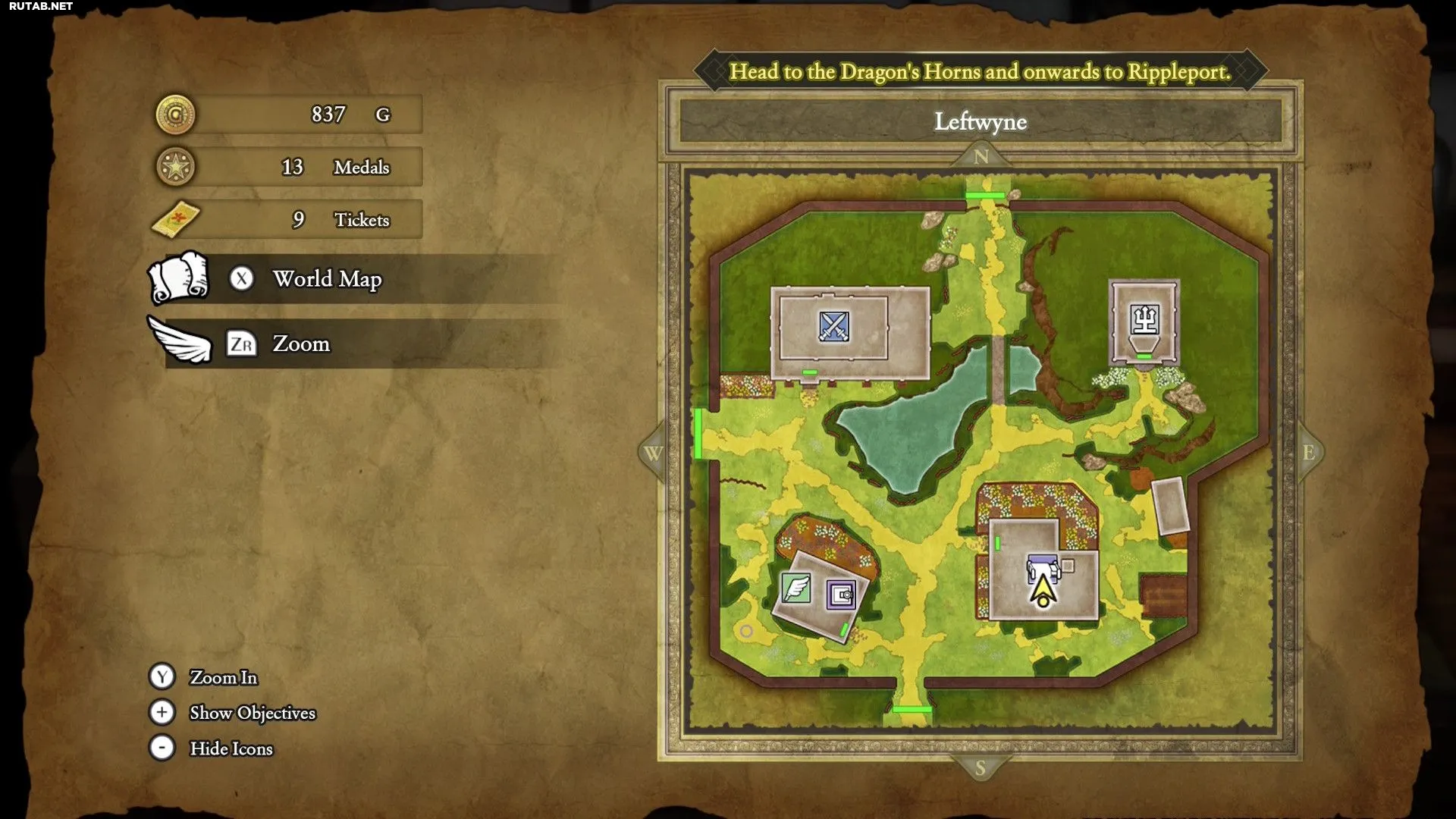This screenshot has height=819, width=1456.
Task: Click the south compass arrow
Action: pyautogui.click(x=981, y=767)
